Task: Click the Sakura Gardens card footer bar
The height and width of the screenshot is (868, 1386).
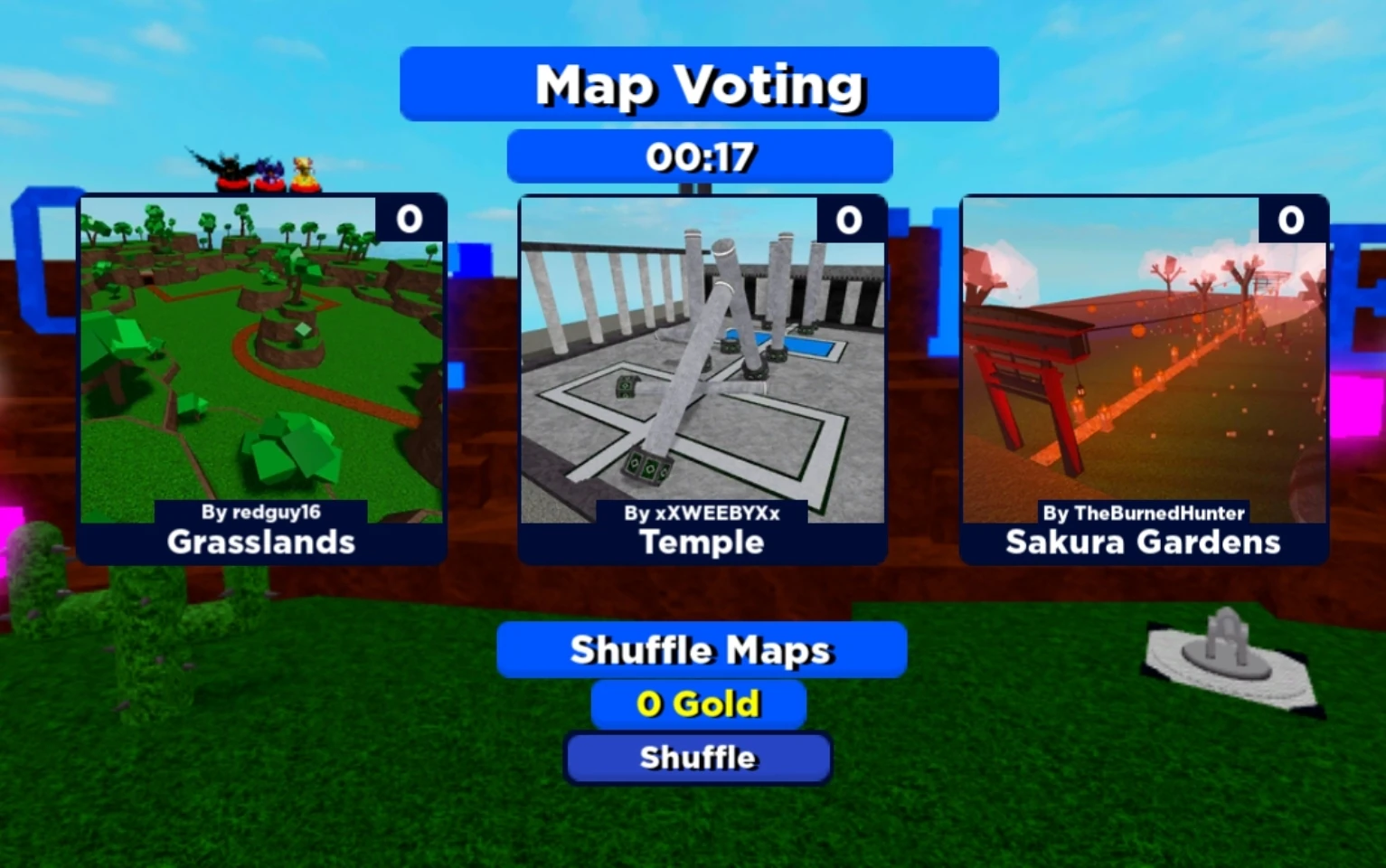Action: [1143, 541]
